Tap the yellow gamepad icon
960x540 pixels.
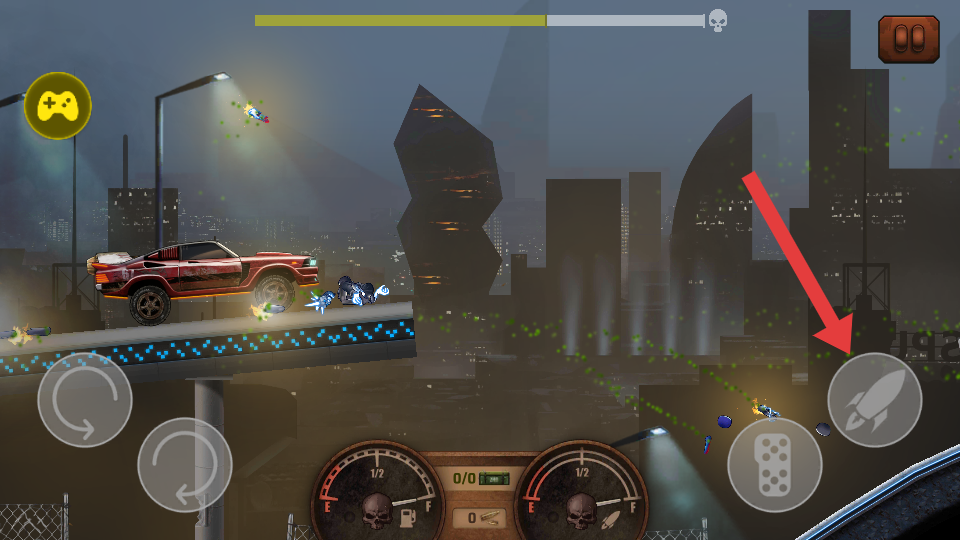pos(58,105)
